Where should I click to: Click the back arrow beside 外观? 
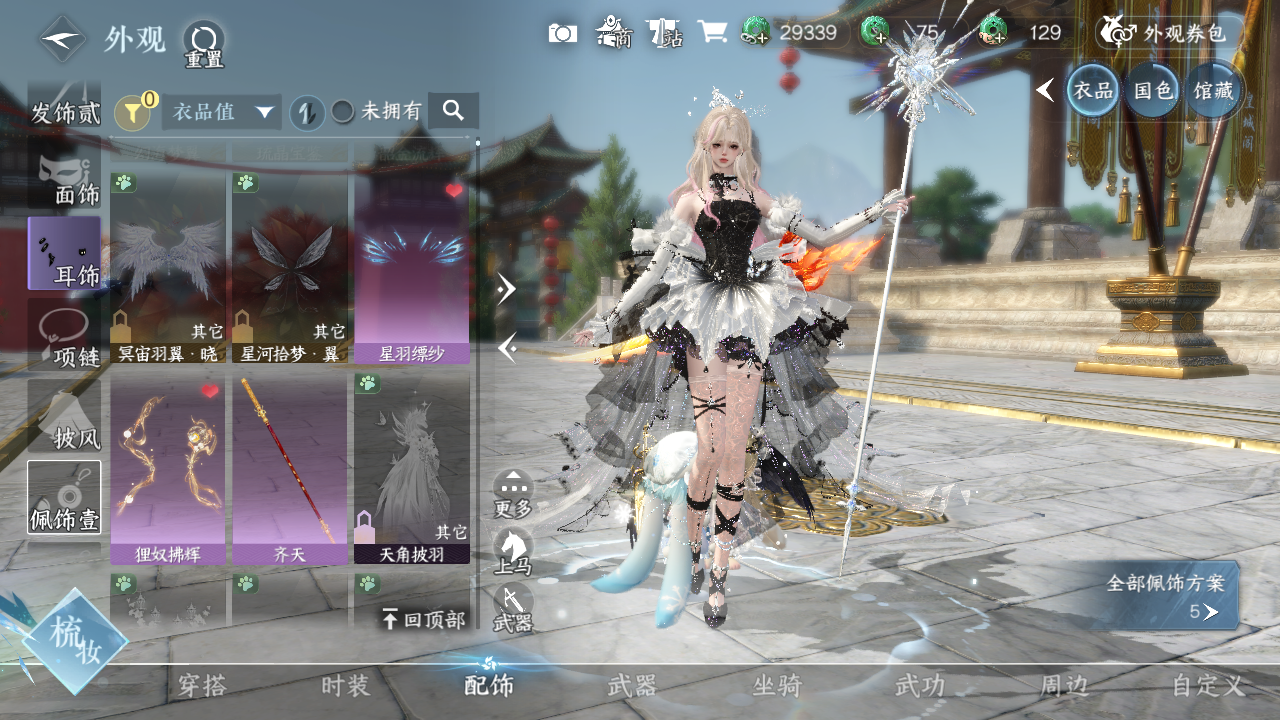pyautogui.click(x=62, y=40)
